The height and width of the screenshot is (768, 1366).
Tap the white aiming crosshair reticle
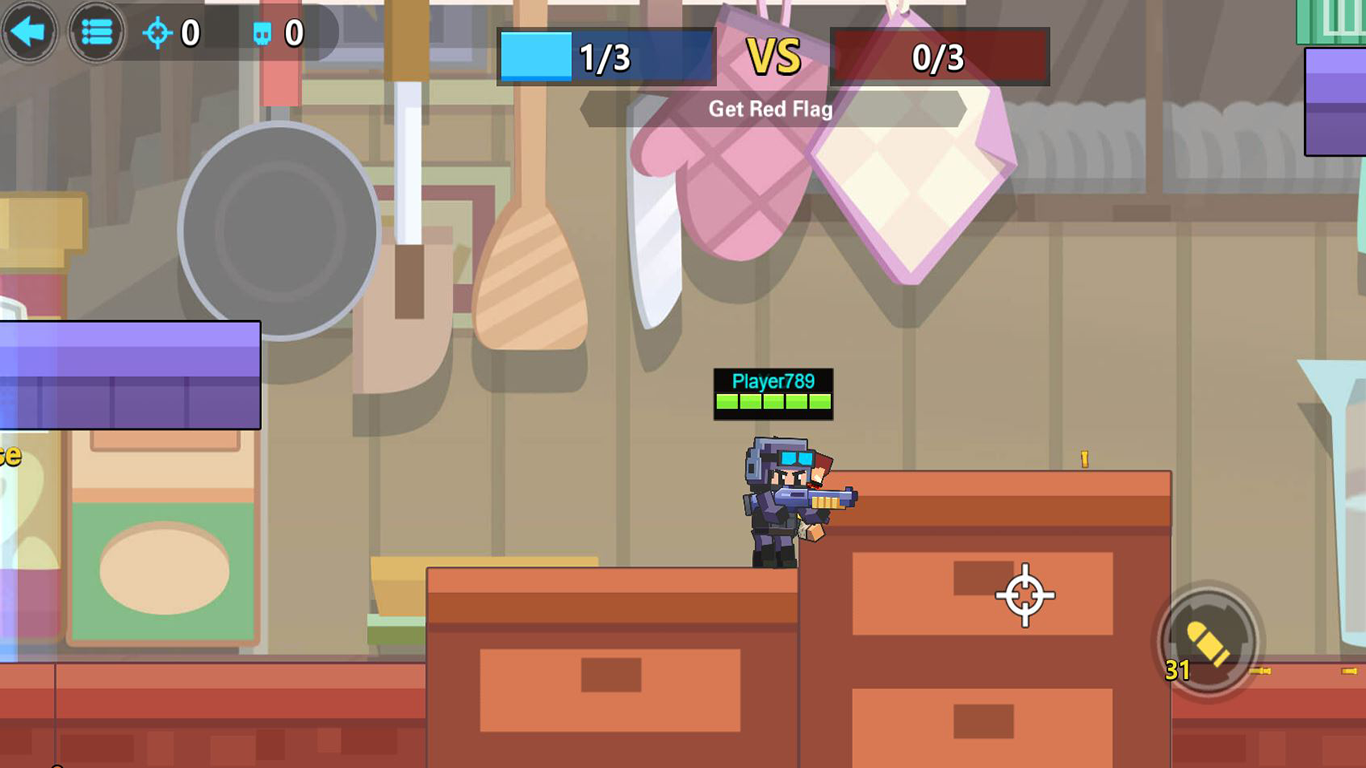pos(1023,596)
